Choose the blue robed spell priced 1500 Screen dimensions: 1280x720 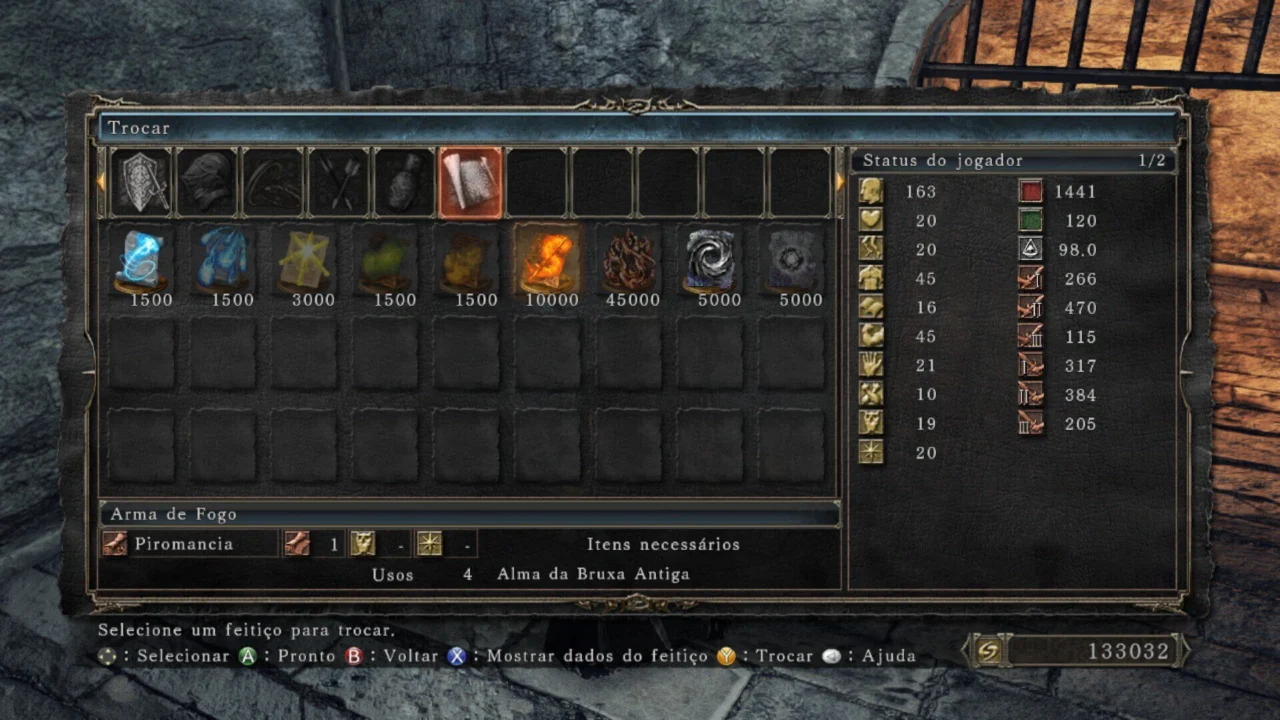[223, 260]
